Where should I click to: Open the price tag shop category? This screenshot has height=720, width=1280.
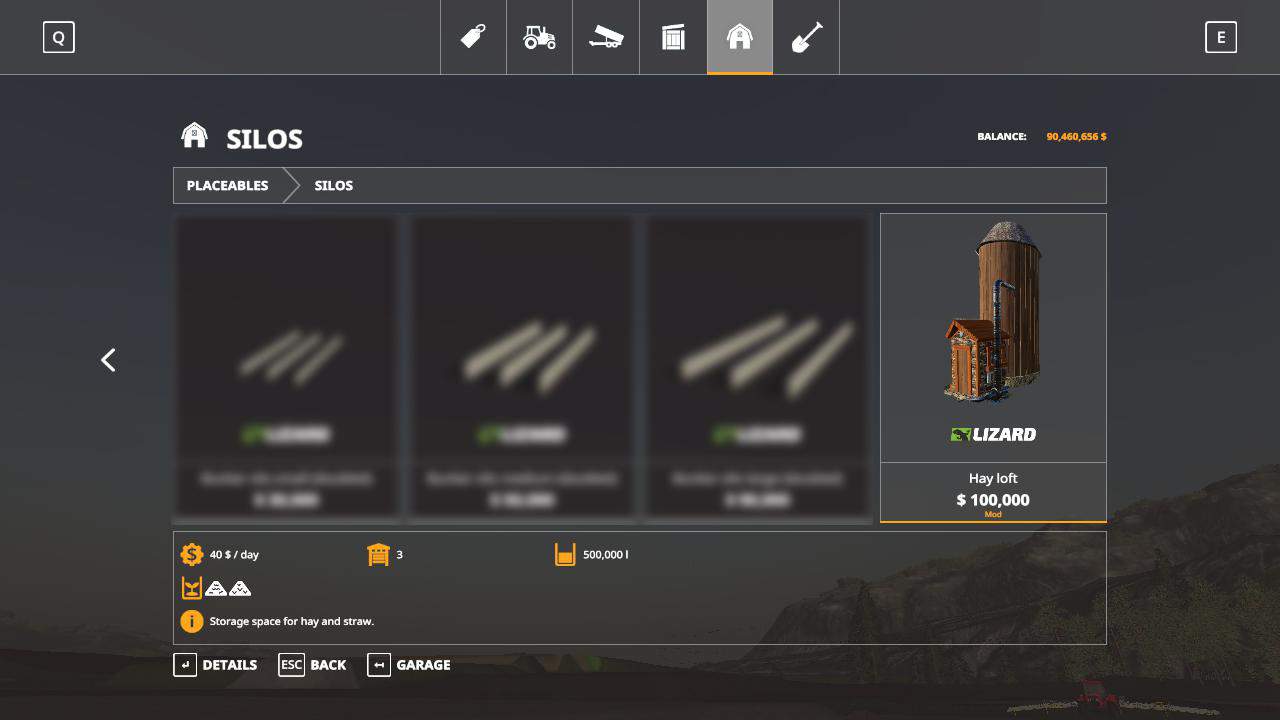[x=473, y=37]
